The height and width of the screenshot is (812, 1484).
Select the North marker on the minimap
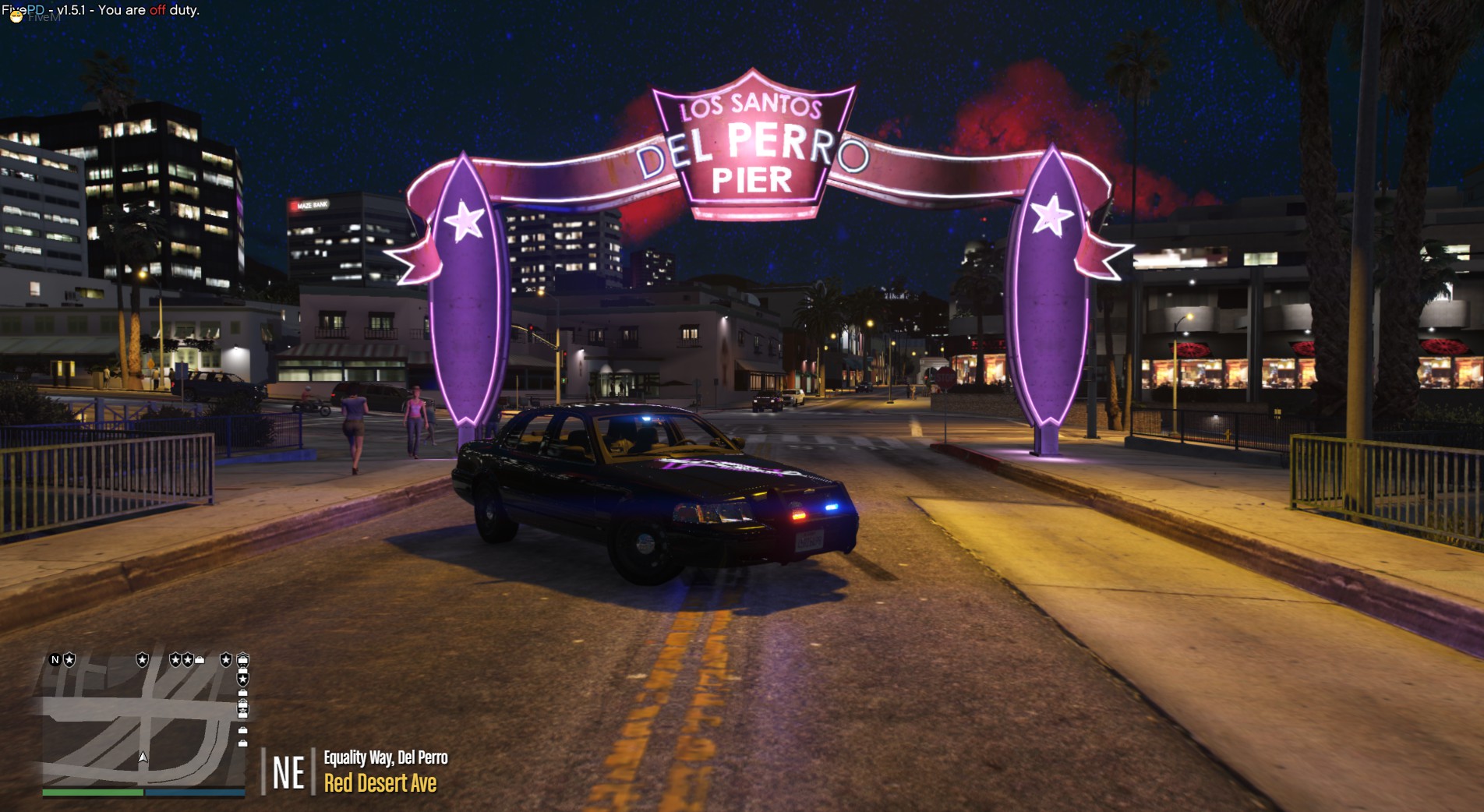coord(55,660)
